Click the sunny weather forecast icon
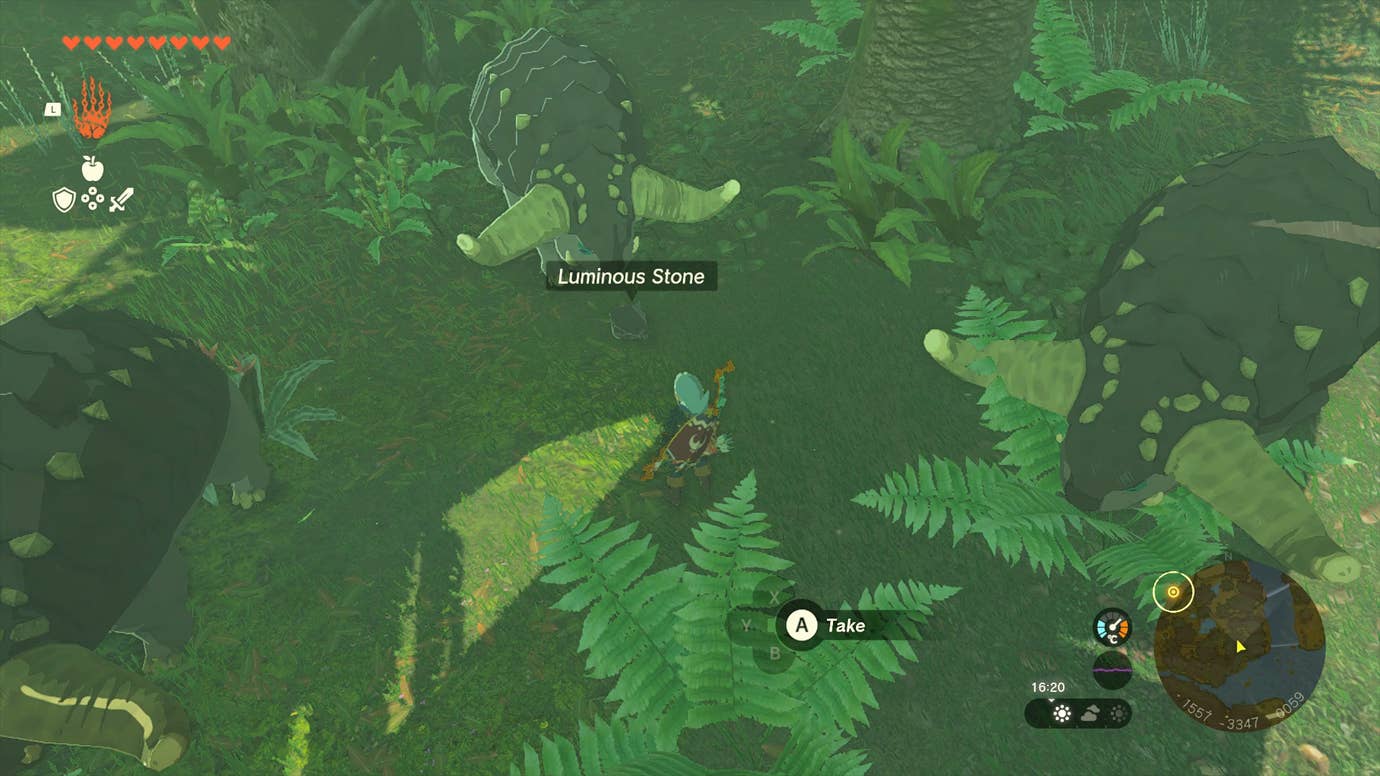 [1061, 713]
